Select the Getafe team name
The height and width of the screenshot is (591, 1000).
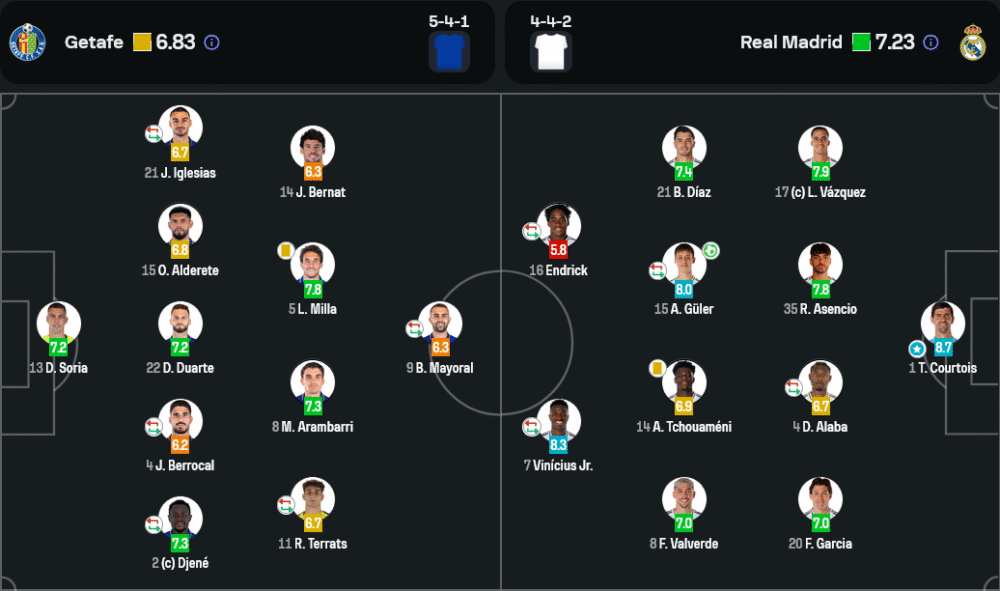coord(94,43)
